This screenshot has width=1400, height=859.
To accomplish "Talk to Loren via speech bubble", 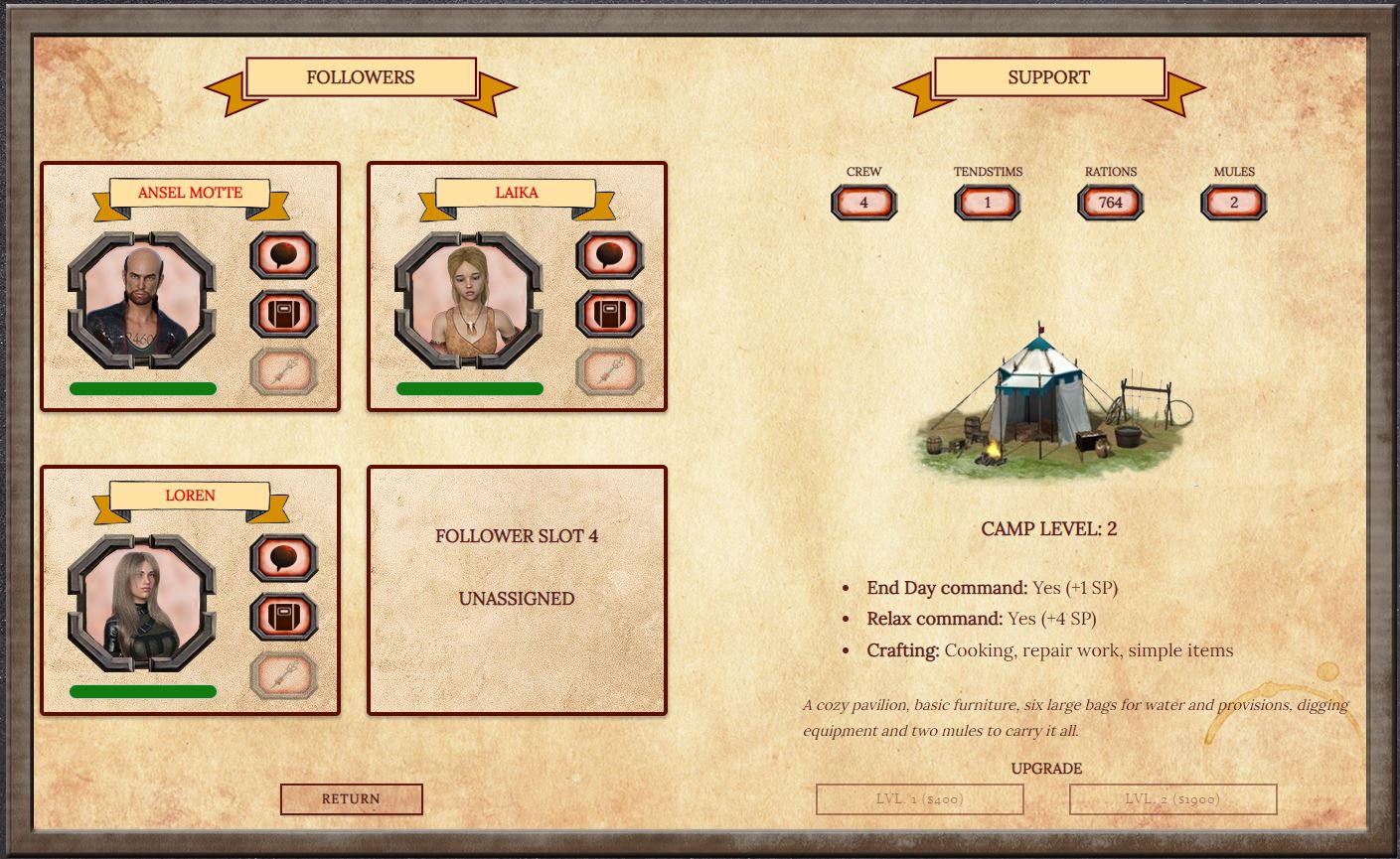I will click(284, 558).
